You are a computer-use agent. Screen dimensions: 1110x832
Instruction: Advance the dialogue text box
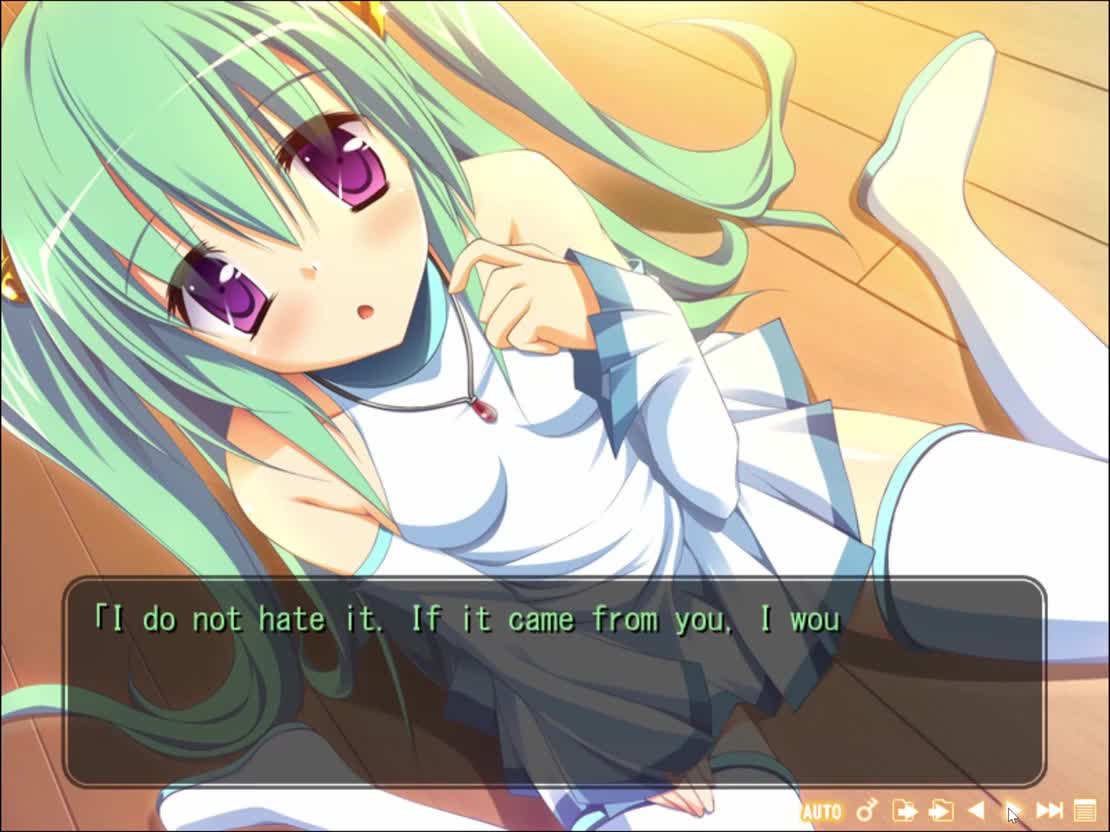tap(555, 682)
